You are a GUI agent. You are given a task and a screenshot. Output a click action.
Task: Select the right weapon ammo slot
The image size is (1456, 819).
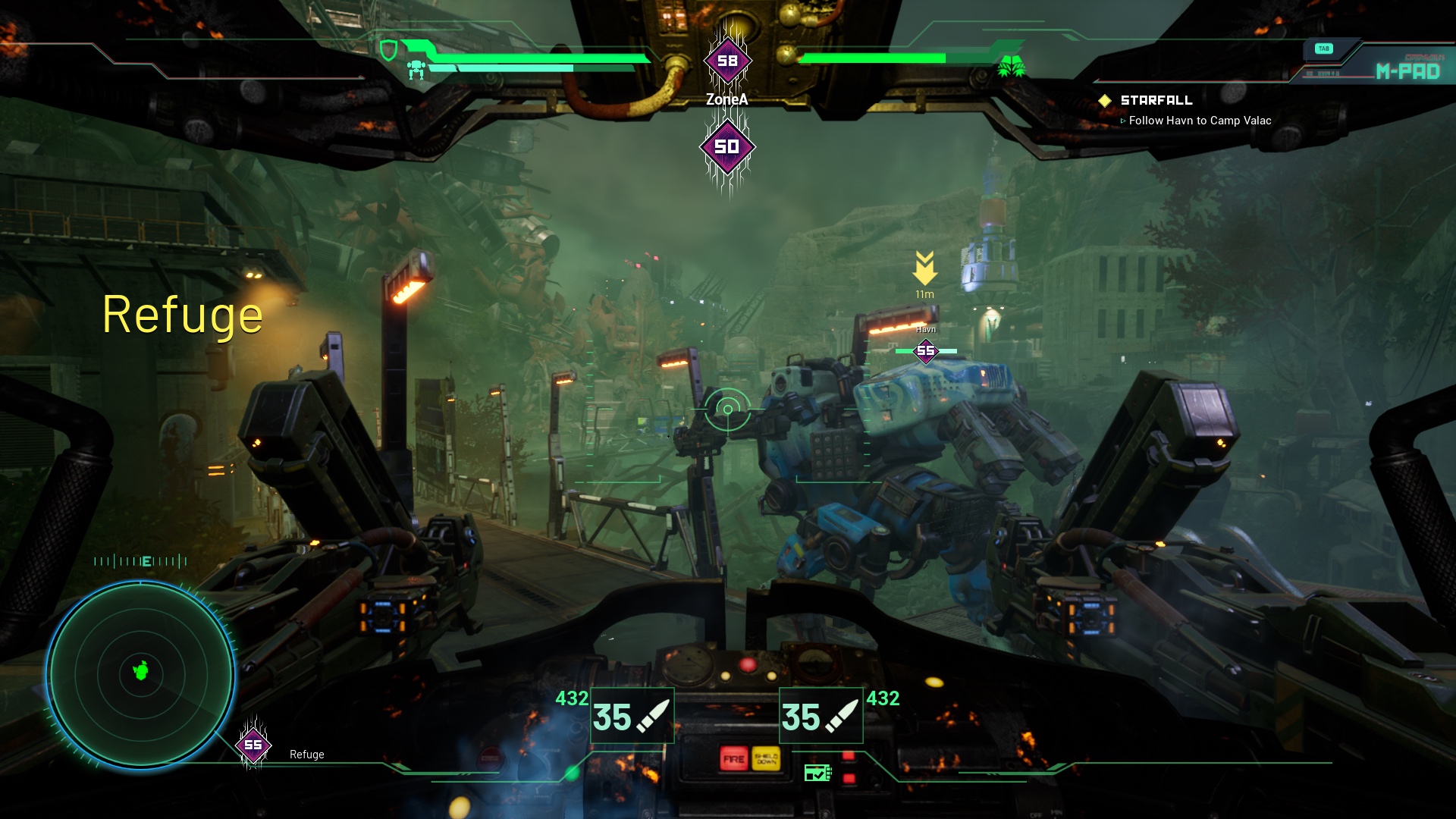(x=821, y=716)
